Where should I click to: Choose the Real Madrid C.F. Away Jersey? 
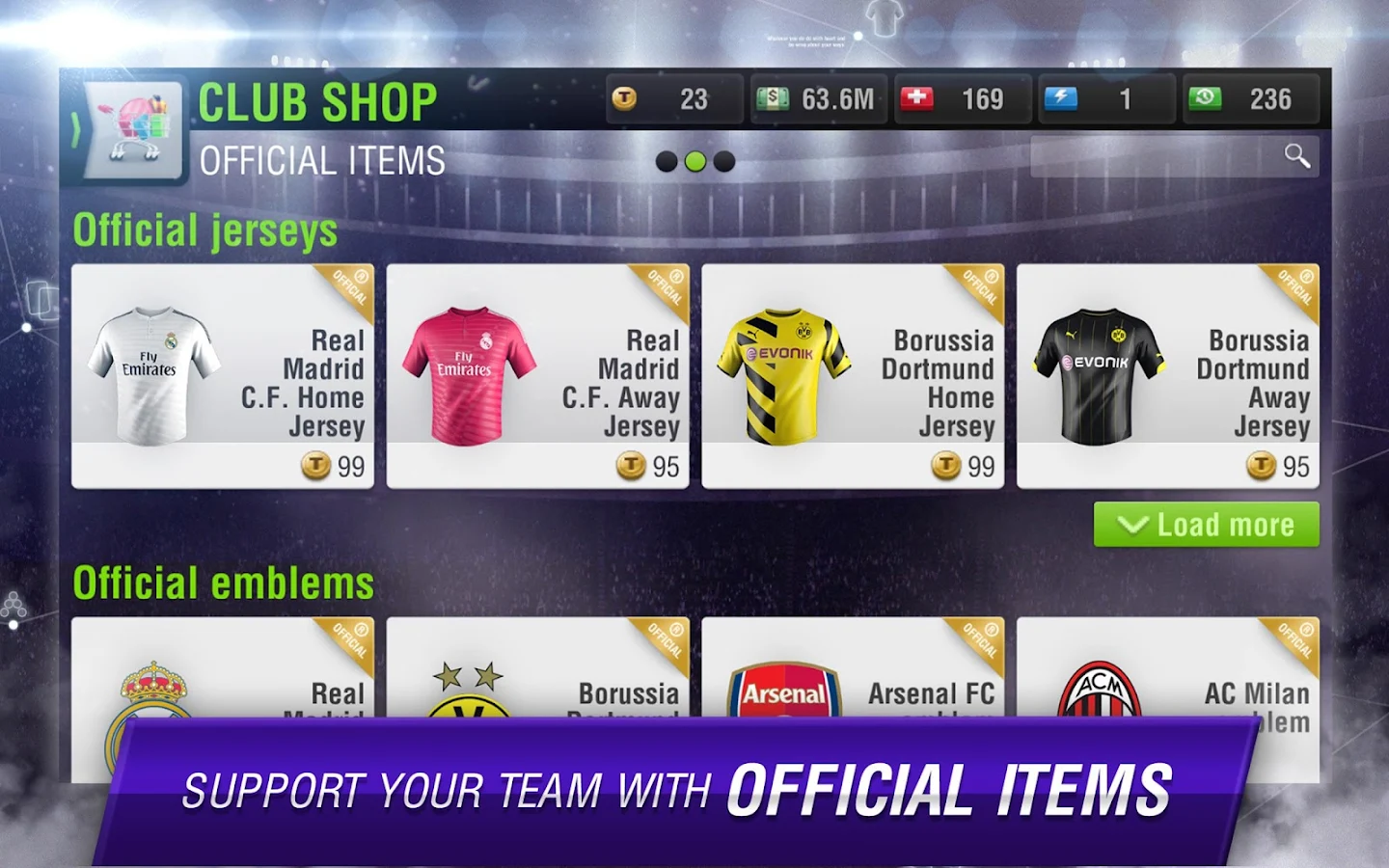(x=537, y=376)
